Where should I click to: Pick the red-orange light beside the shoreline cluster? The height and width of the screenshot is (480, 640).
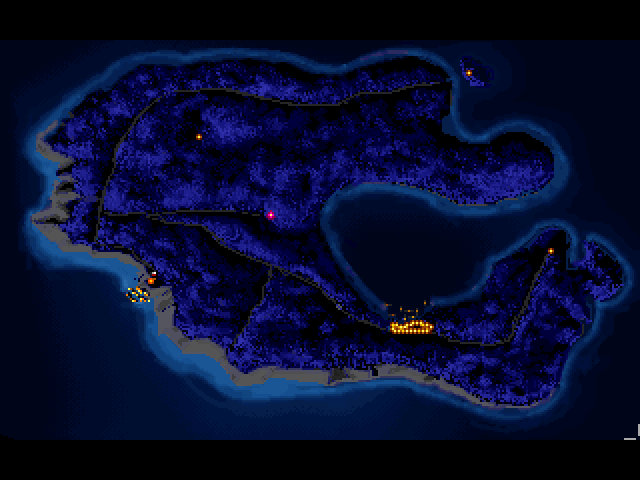coord(152,280)
